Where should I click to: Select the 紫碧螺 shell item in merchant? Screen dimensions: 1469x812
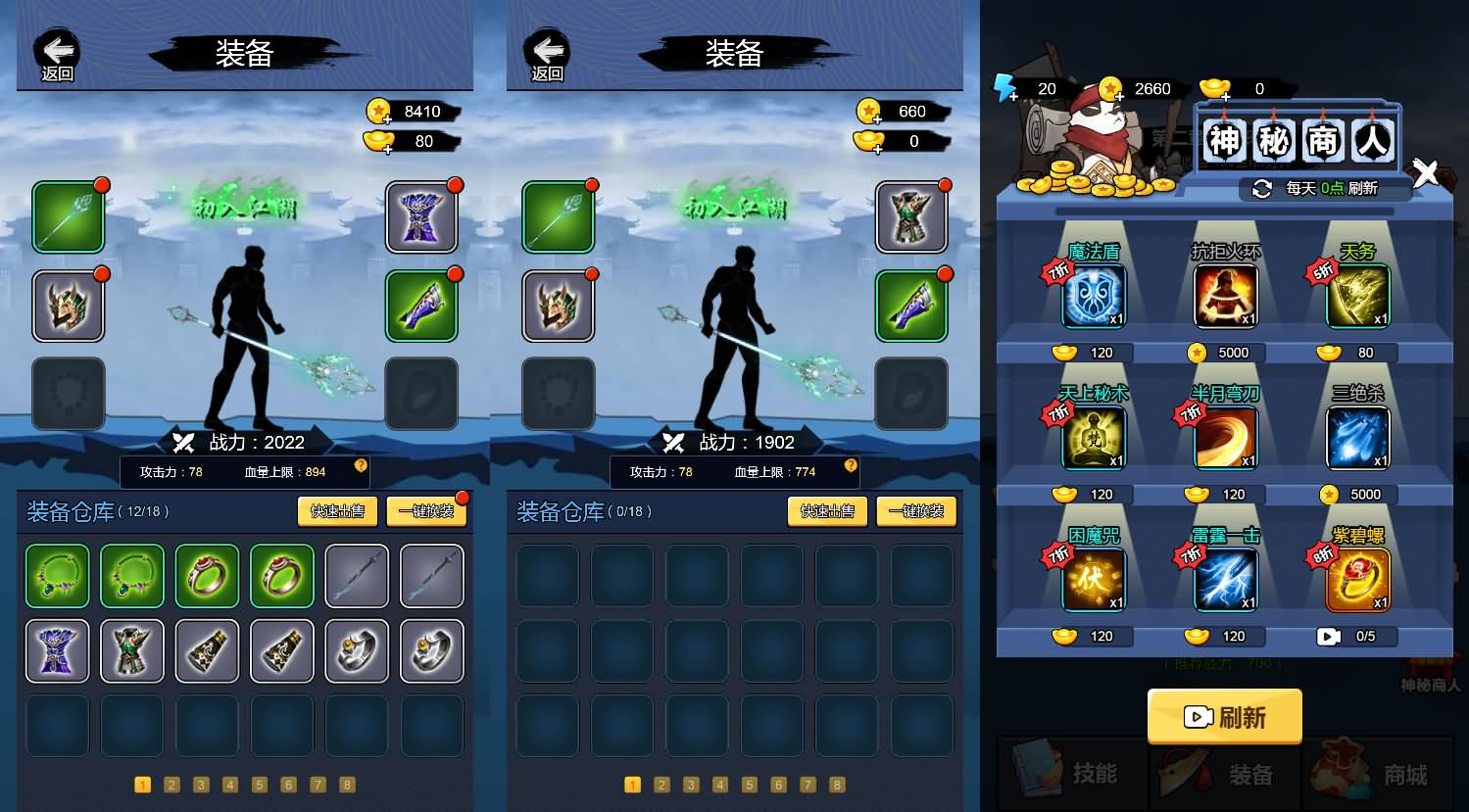click(x=1357, y=580)
